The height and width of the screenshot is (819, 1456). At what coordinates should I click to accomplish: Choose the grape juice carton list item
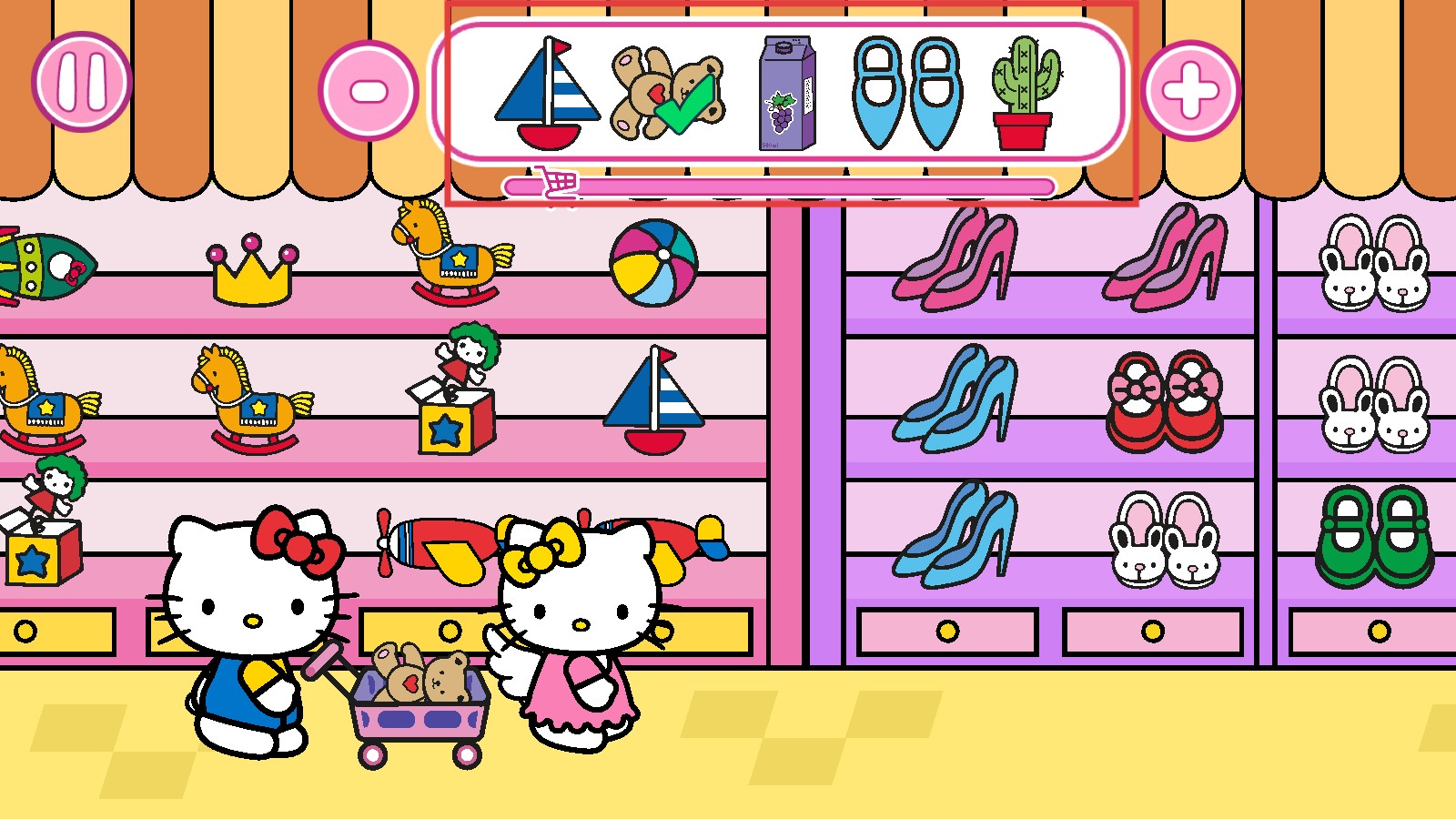tap(787, 94)
